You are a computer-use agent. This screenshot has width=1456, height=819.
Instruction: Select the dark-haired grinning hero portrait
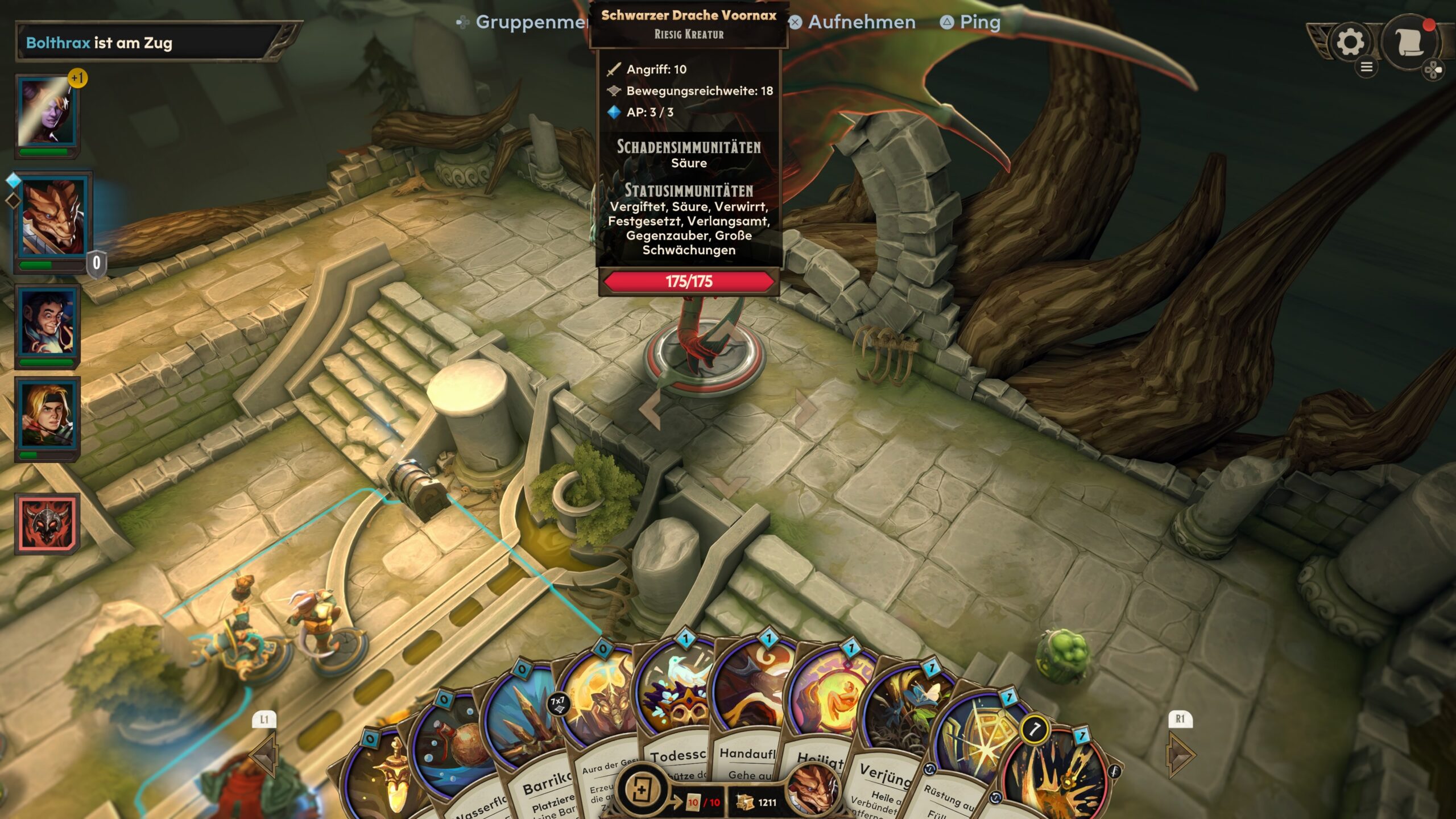click(x=47, y=322)
